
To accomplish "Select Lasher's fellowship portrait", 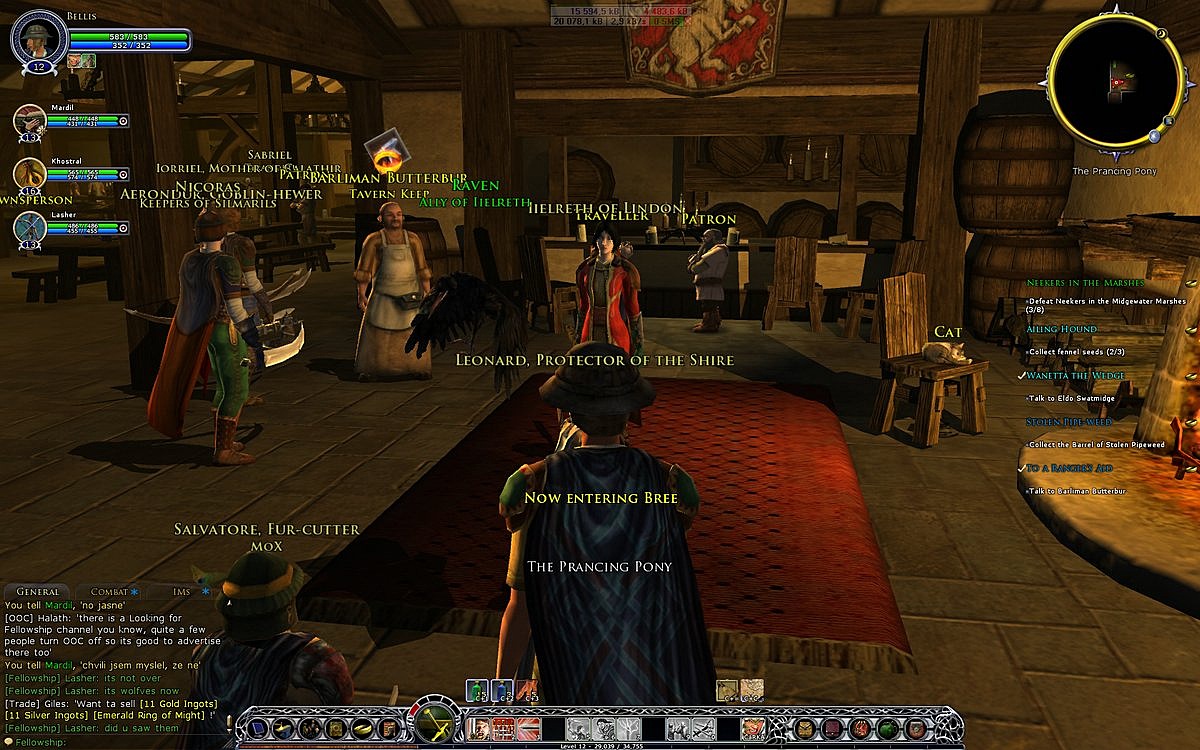I will [29, 228].
